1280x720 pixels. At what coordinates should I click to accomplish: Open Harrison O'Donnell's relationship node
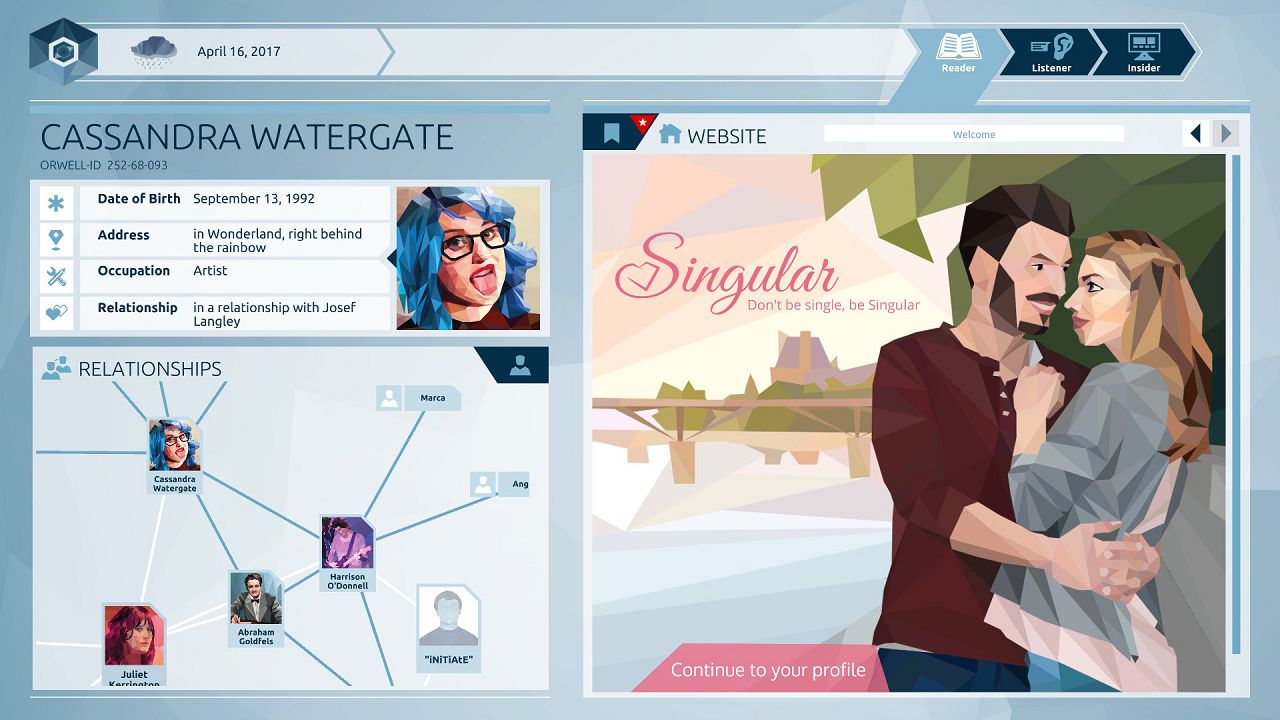347,543
